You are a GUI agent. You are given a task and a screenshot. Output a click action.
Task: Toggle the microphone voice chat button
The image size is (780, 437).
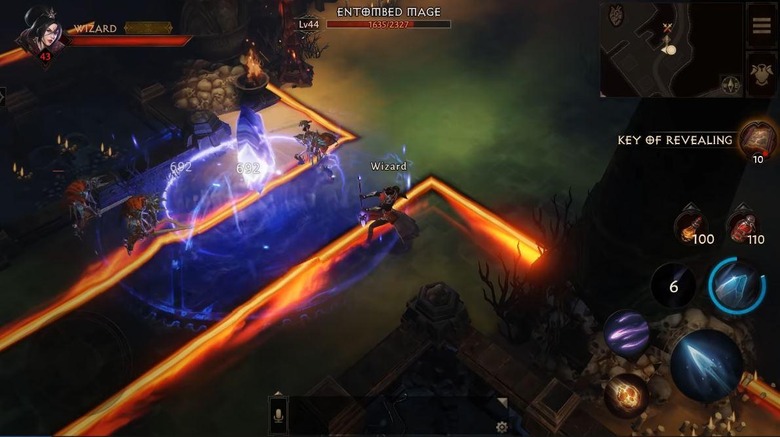point(280,415)
